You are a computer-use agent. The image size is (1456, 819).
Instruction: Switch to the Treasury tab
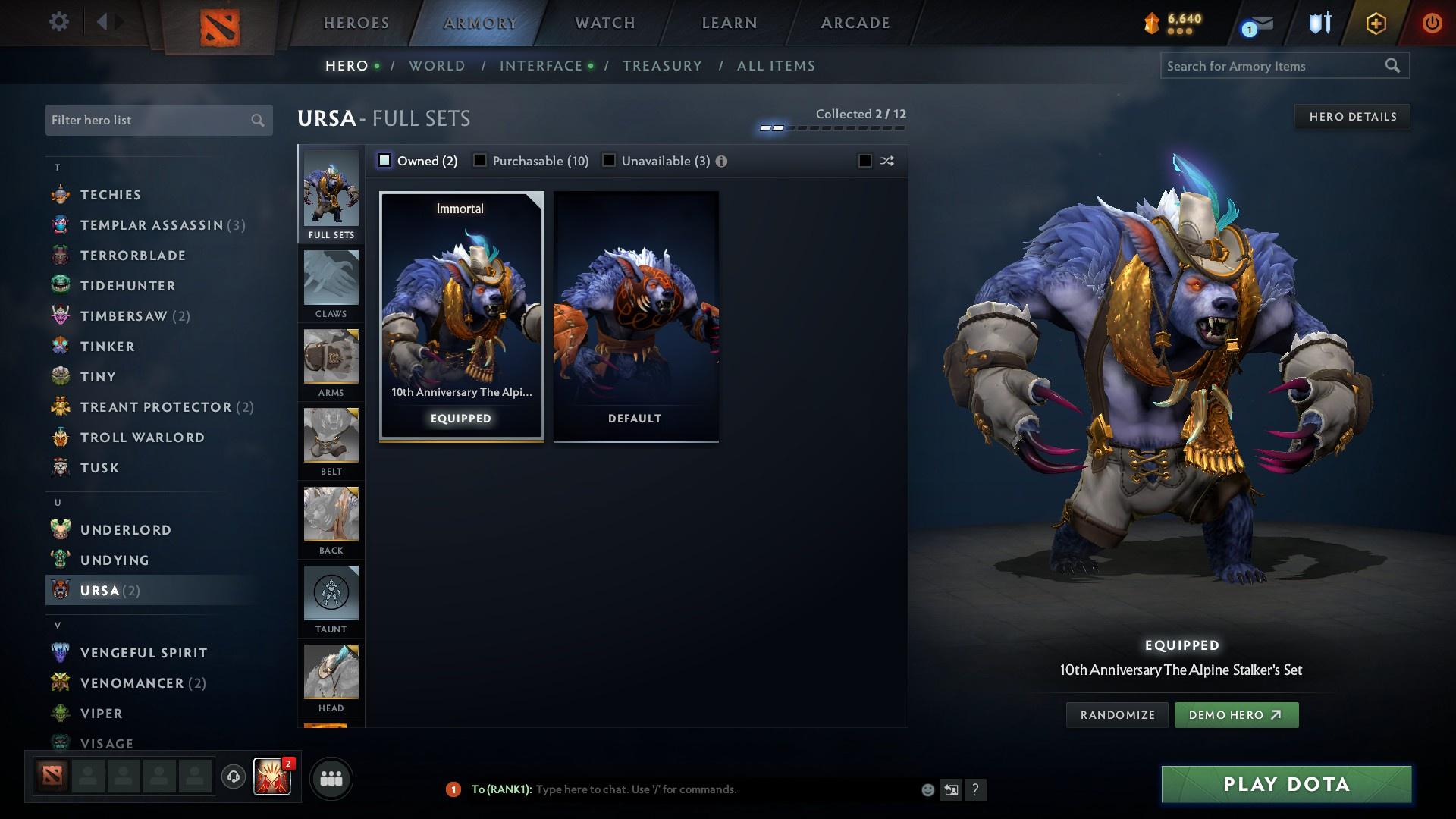[661, 66]
